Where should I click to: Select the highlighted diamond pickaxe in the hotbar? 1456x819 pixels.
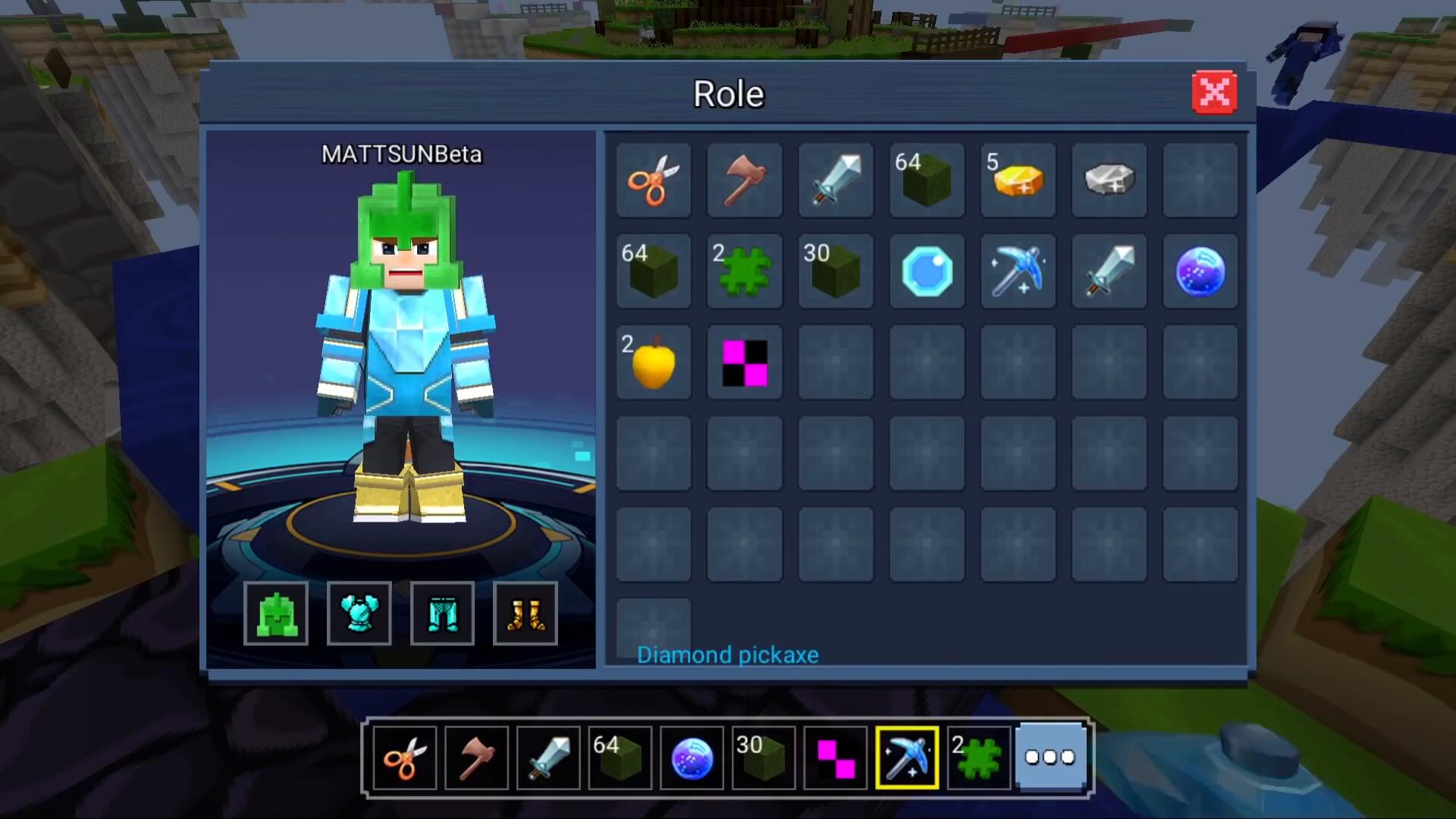(x=907, y=758)
